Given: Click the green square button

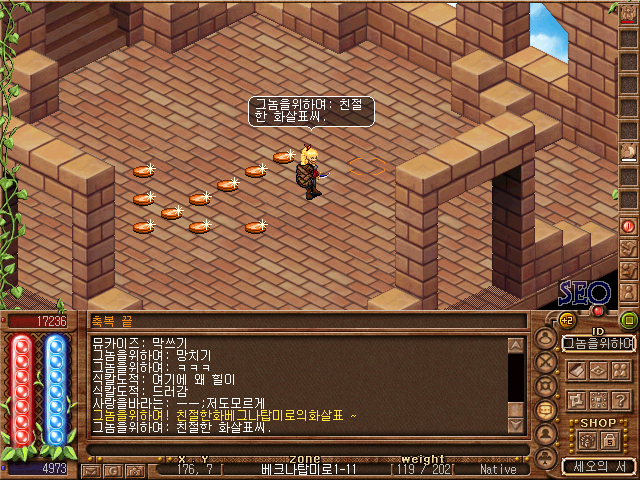Looking at the screenshot, I should pos(628,320).
